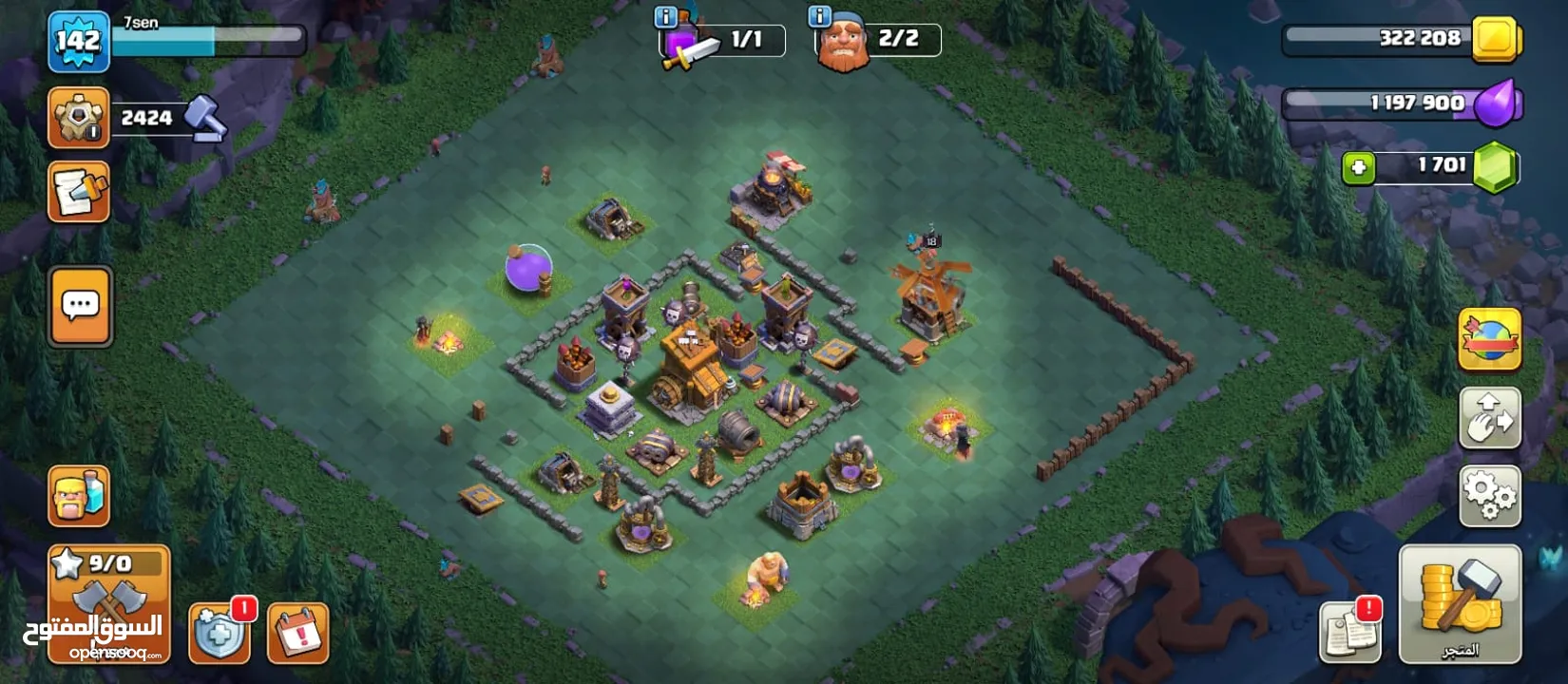
Task: Open the events calendar button
Action: pos(298,632)
